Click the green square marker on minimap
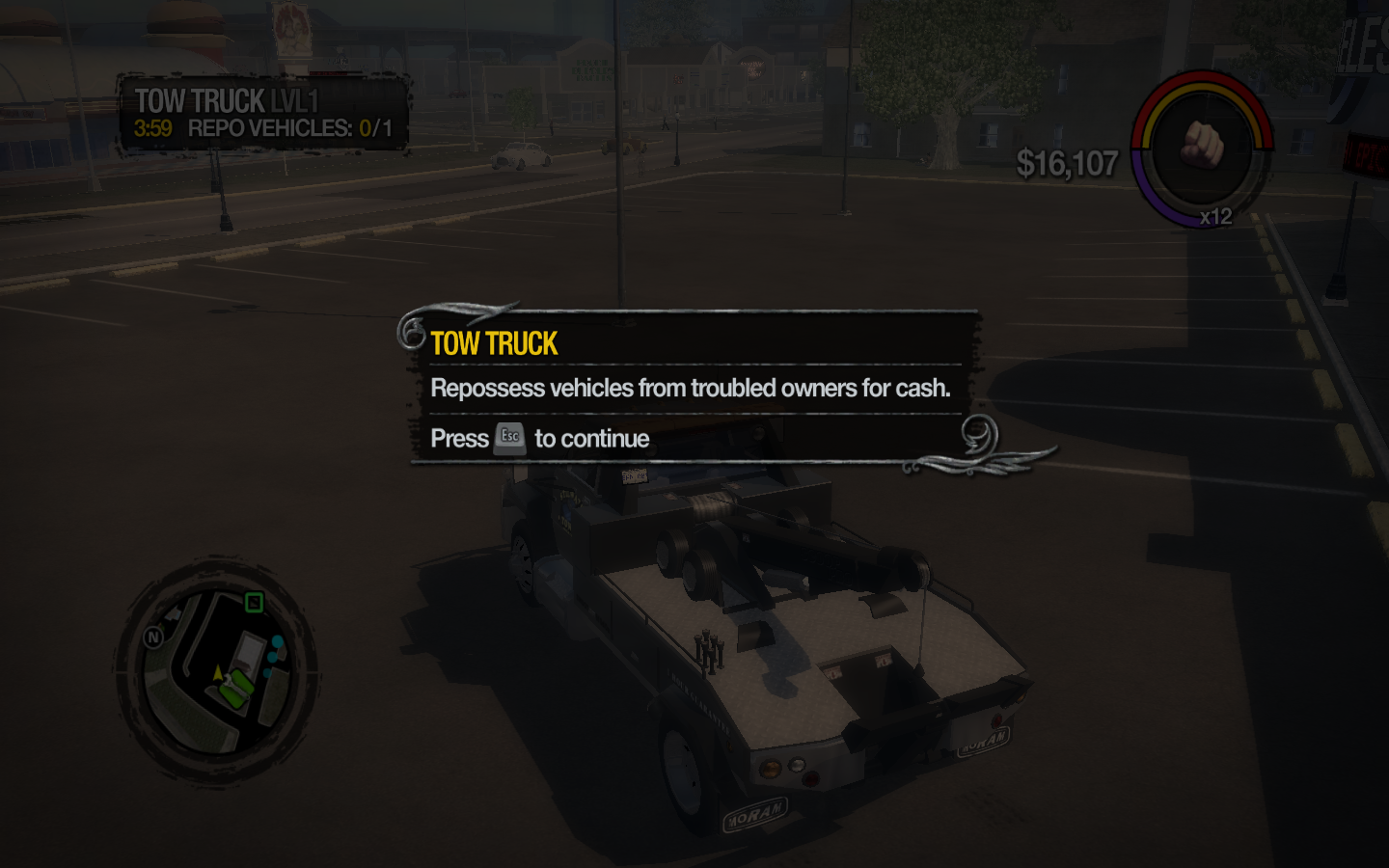 click(254, 603)
